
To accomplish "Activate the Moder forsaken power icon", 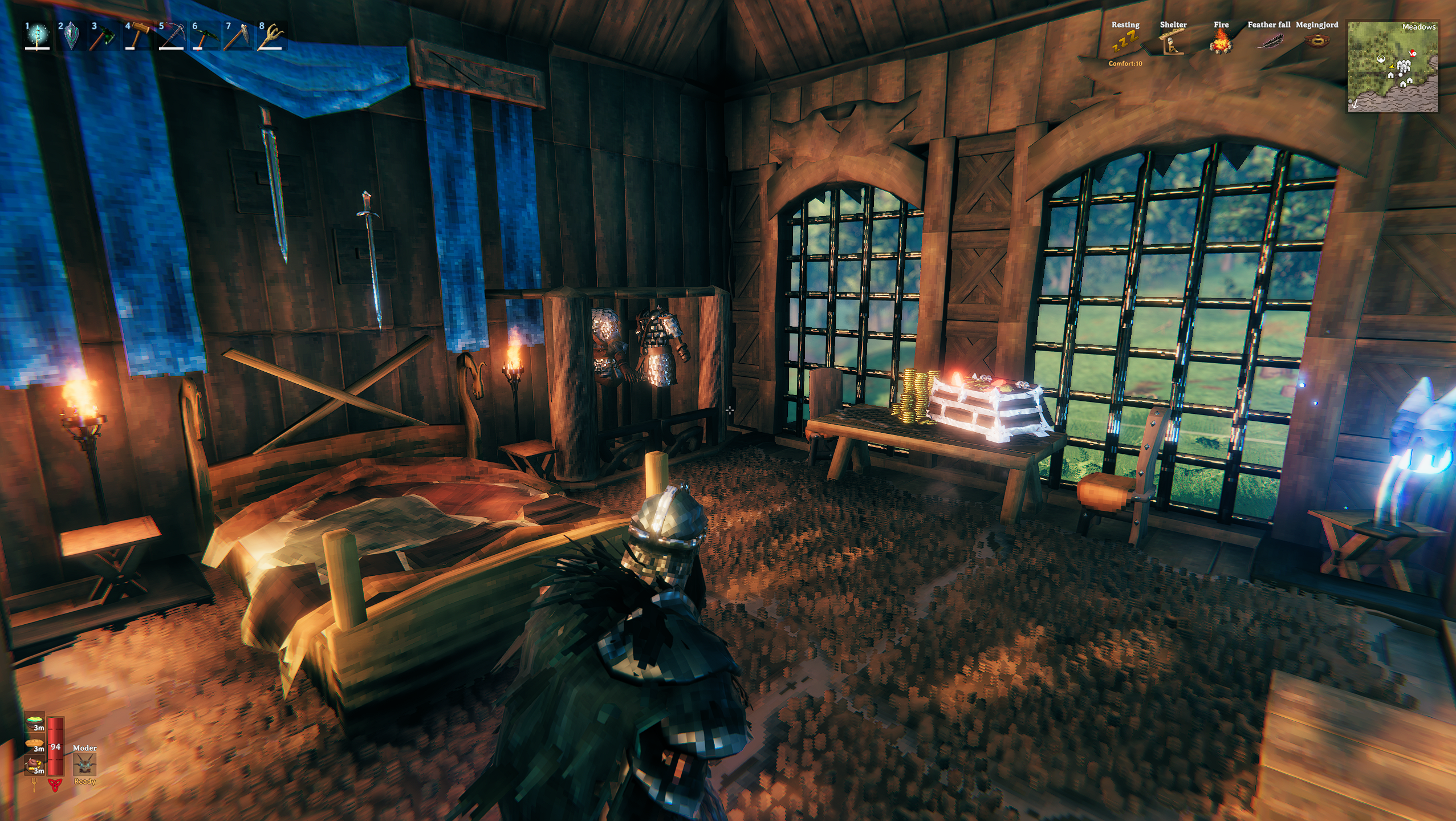I will tap(84, 764).
